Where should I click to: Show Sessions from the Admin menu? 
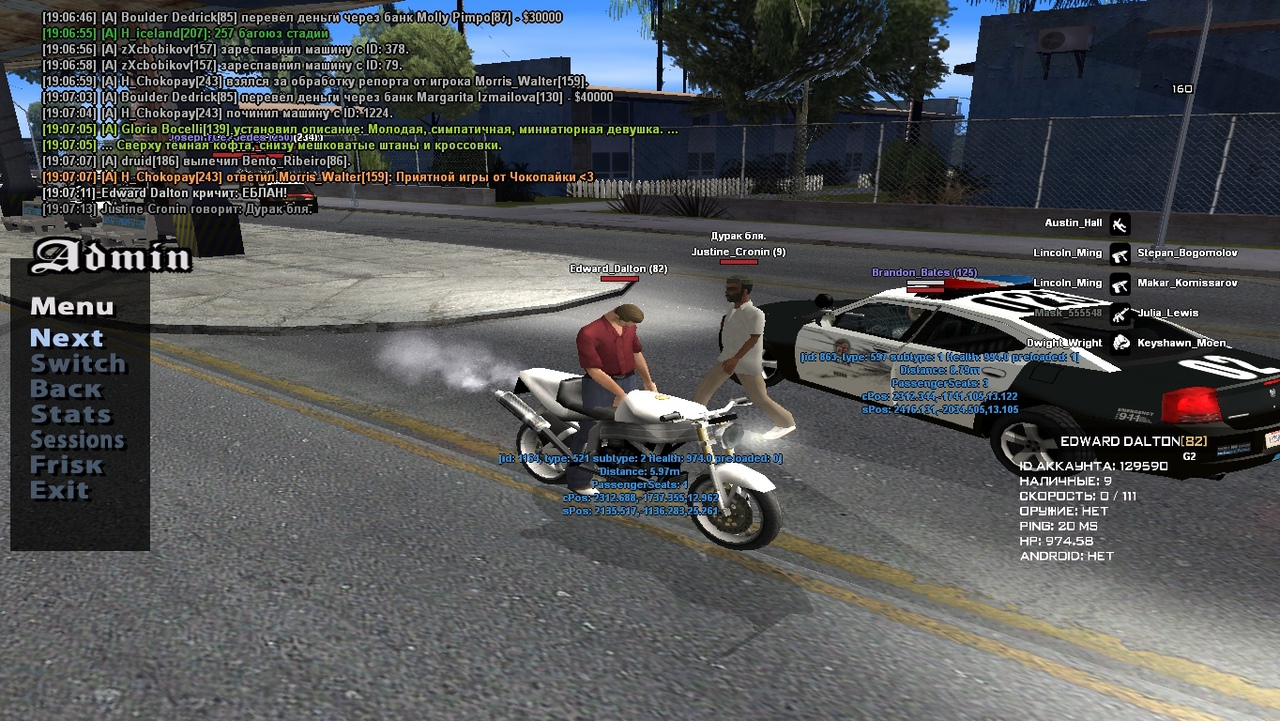click(77, 440)
